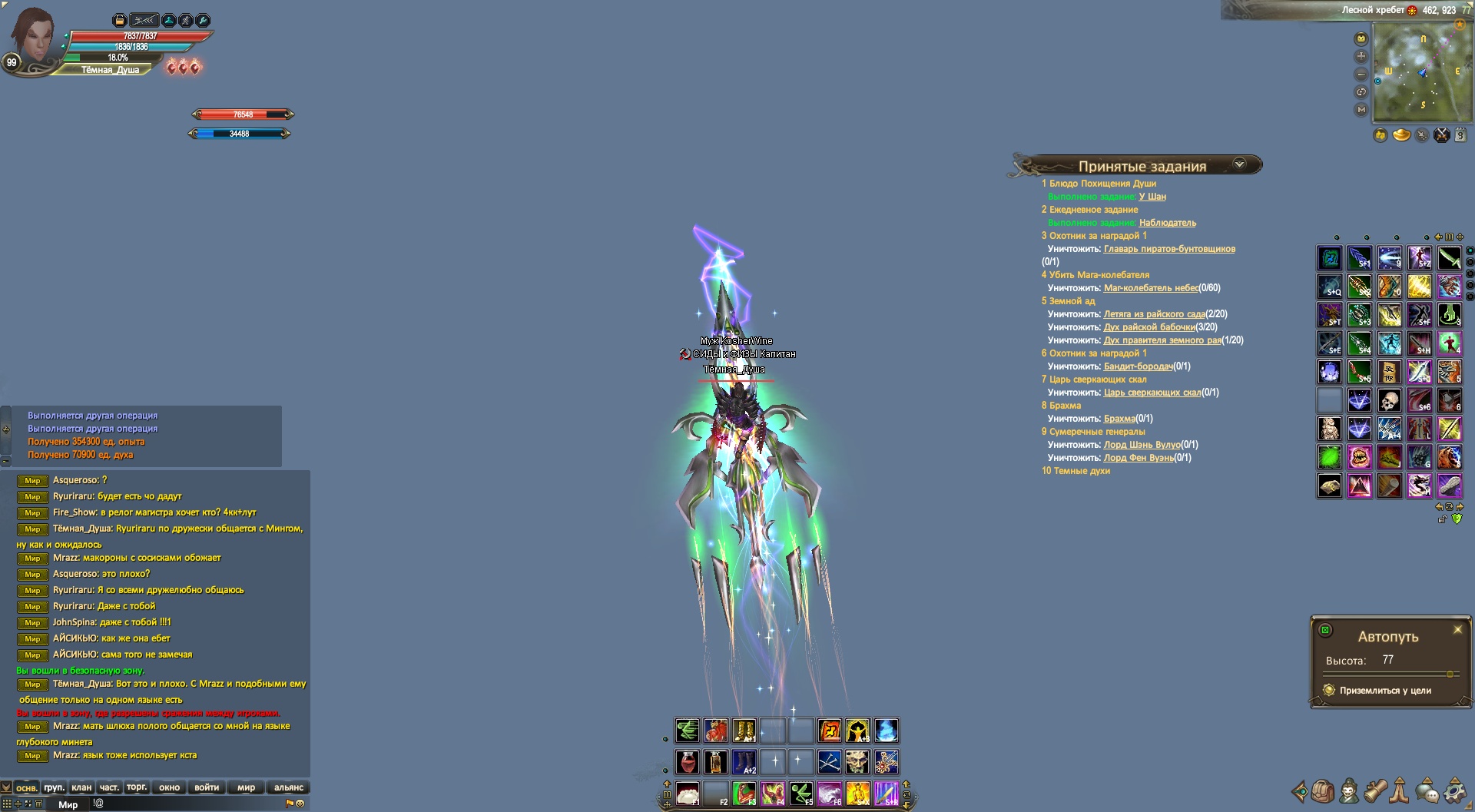Open the gear settings menu icon
Screen dimensions: 1475x812
[x=1453, y=790]
